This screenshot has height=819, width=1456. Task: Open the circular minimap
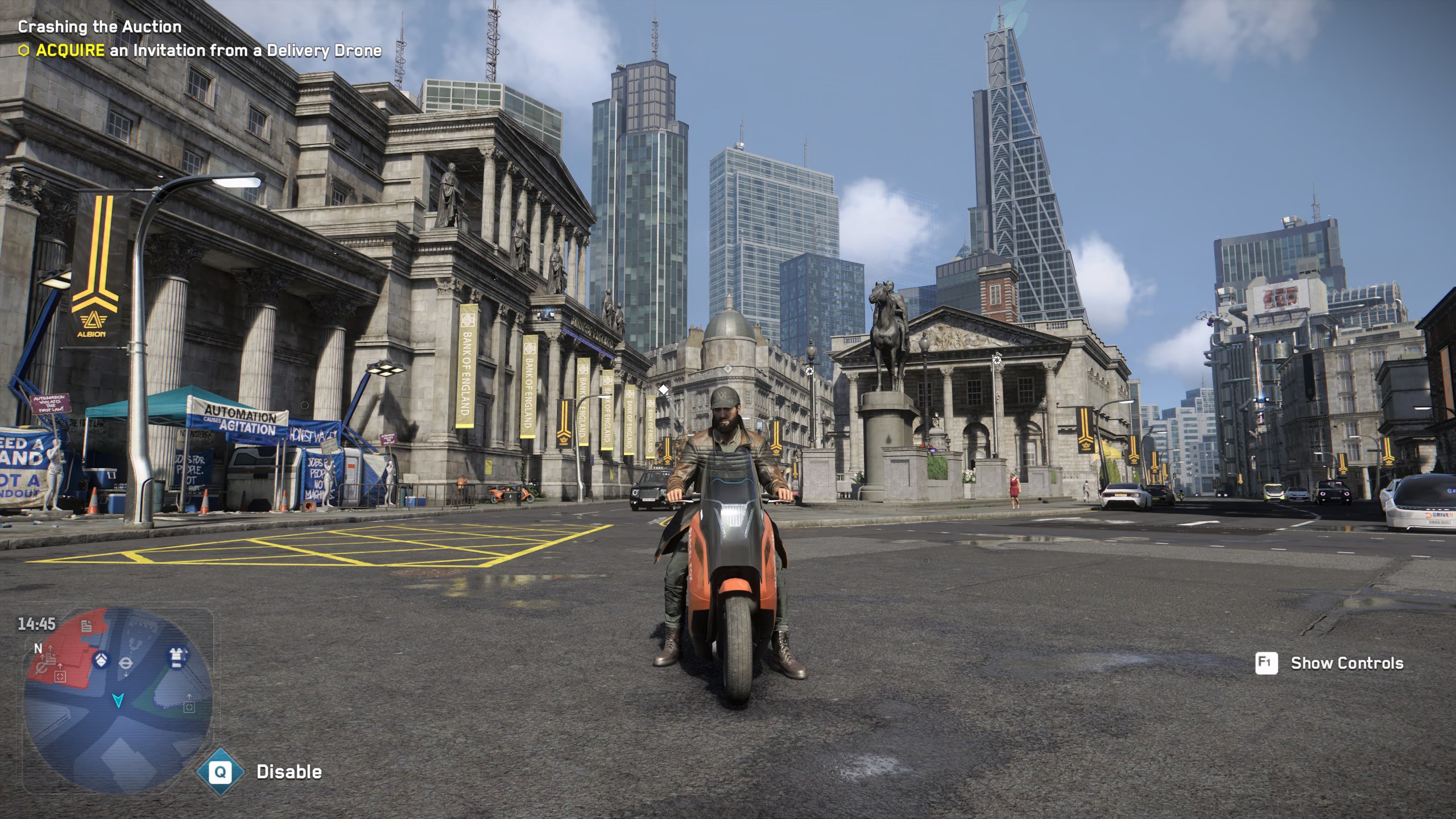(x=118, y=700)
